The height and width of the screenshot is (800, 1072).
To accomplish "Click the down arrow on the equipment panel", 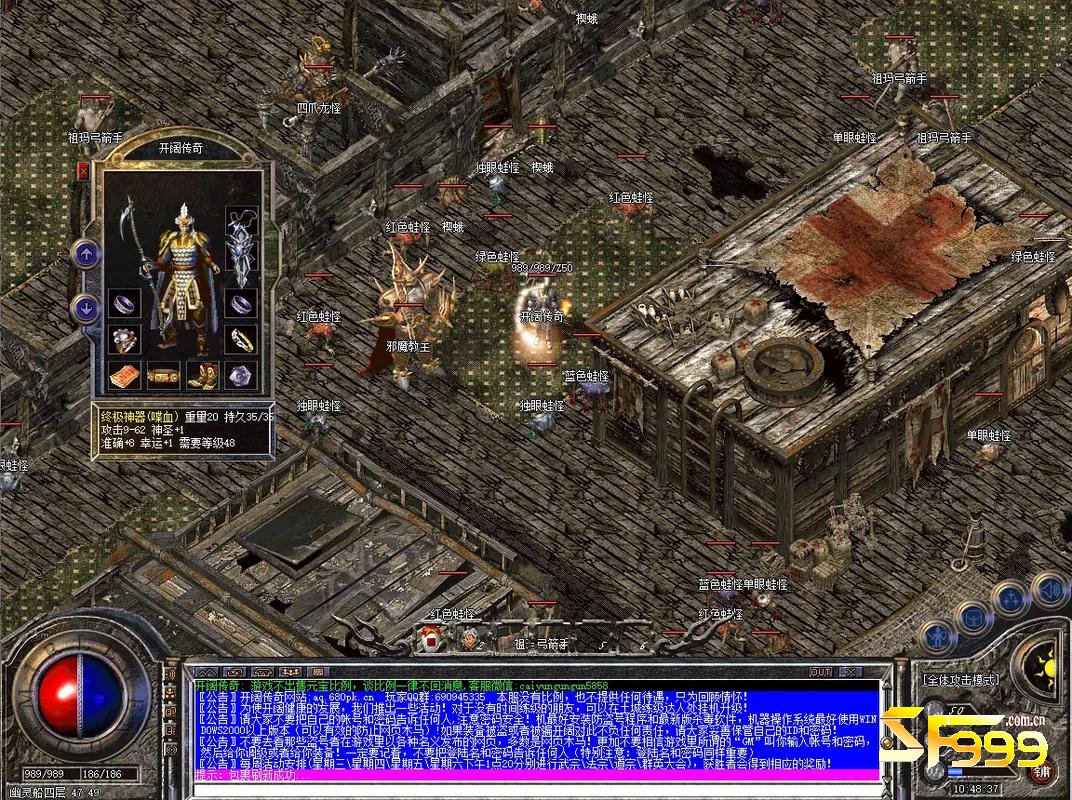I will [x=85, y=307].
